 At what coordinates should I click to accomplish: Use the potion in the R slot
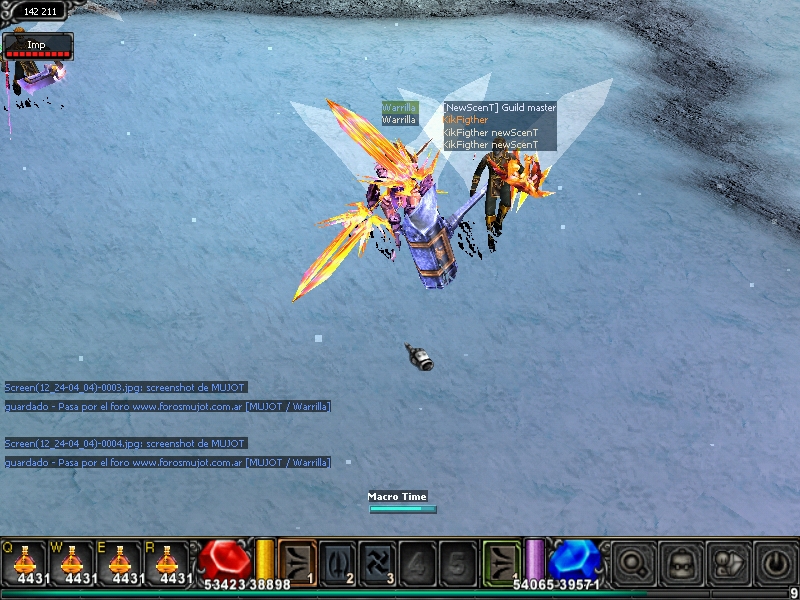click(167, 562)
